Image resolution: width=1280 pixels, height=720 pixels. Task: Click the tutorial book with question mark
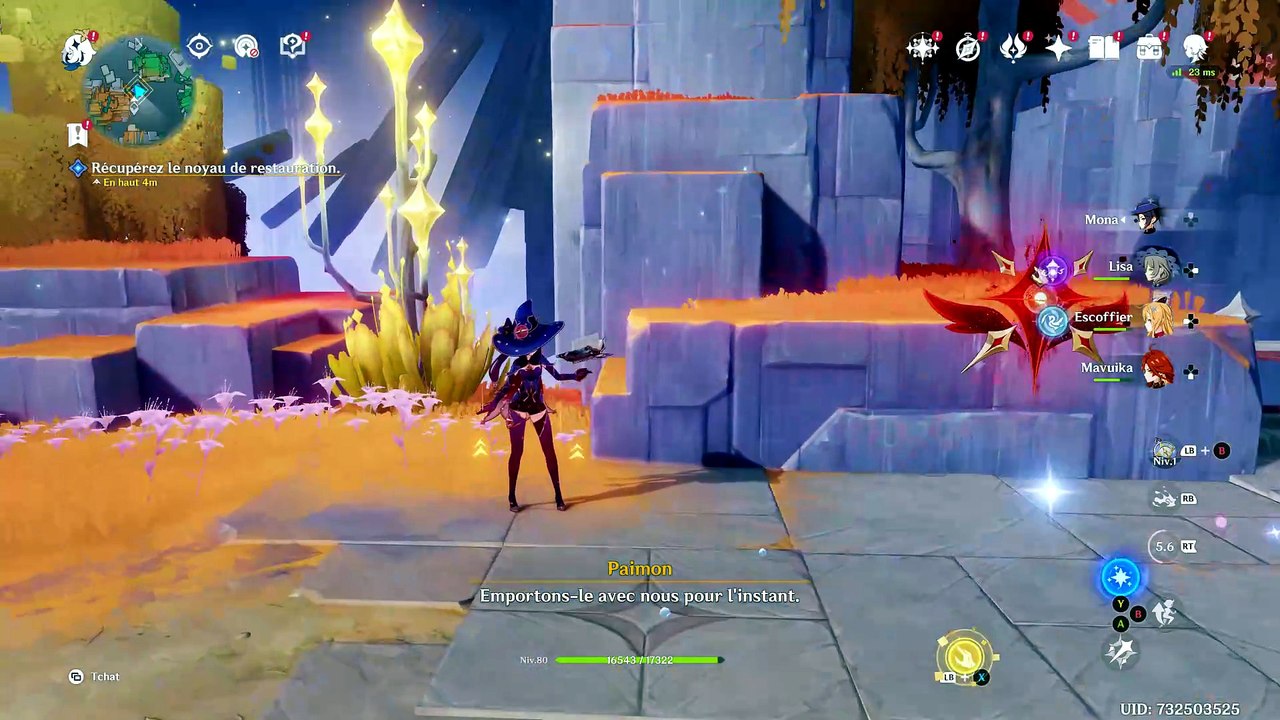[292, 46]
